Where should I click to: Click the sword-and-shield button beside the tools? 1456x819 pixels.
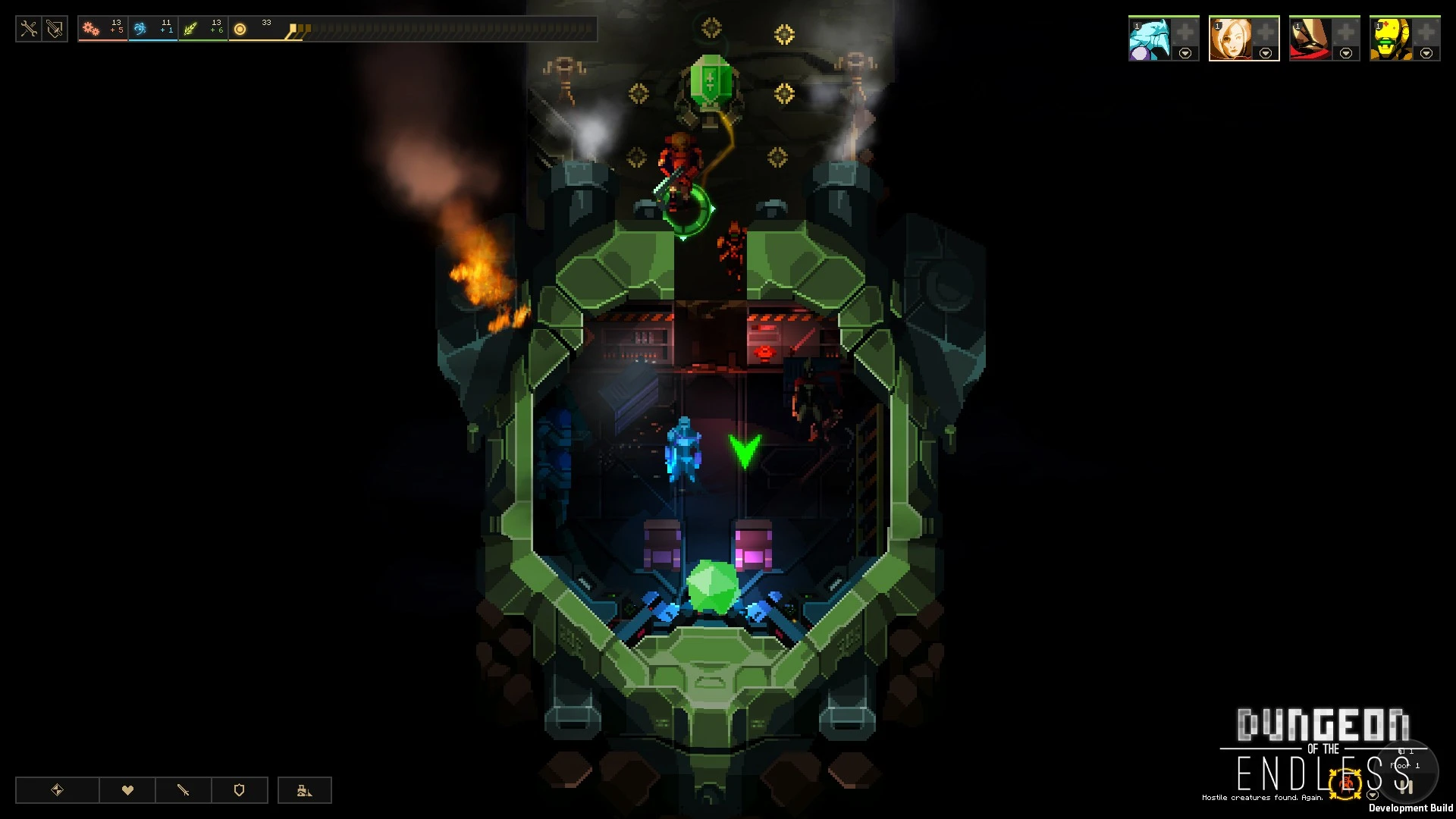coord(55,30)
